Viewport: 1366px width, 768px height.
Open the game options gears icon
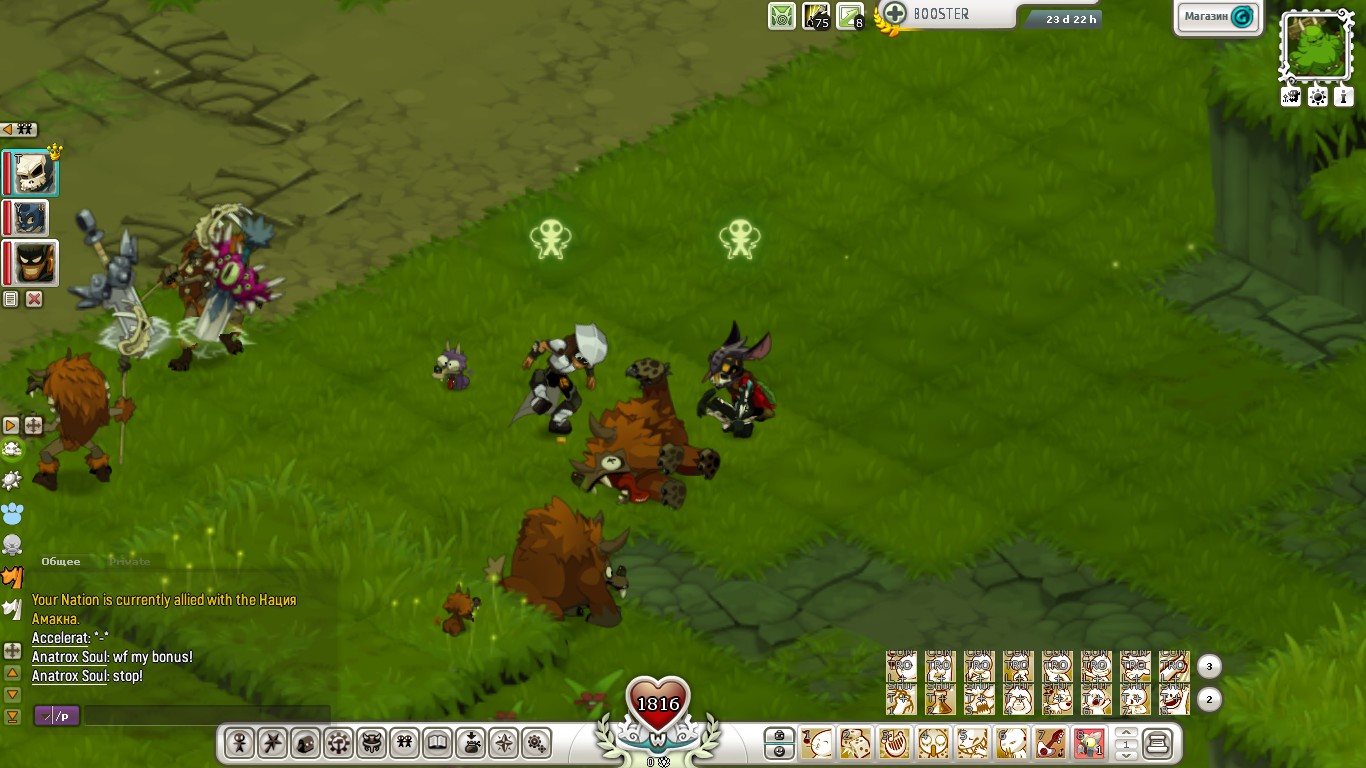pos(536,743)
